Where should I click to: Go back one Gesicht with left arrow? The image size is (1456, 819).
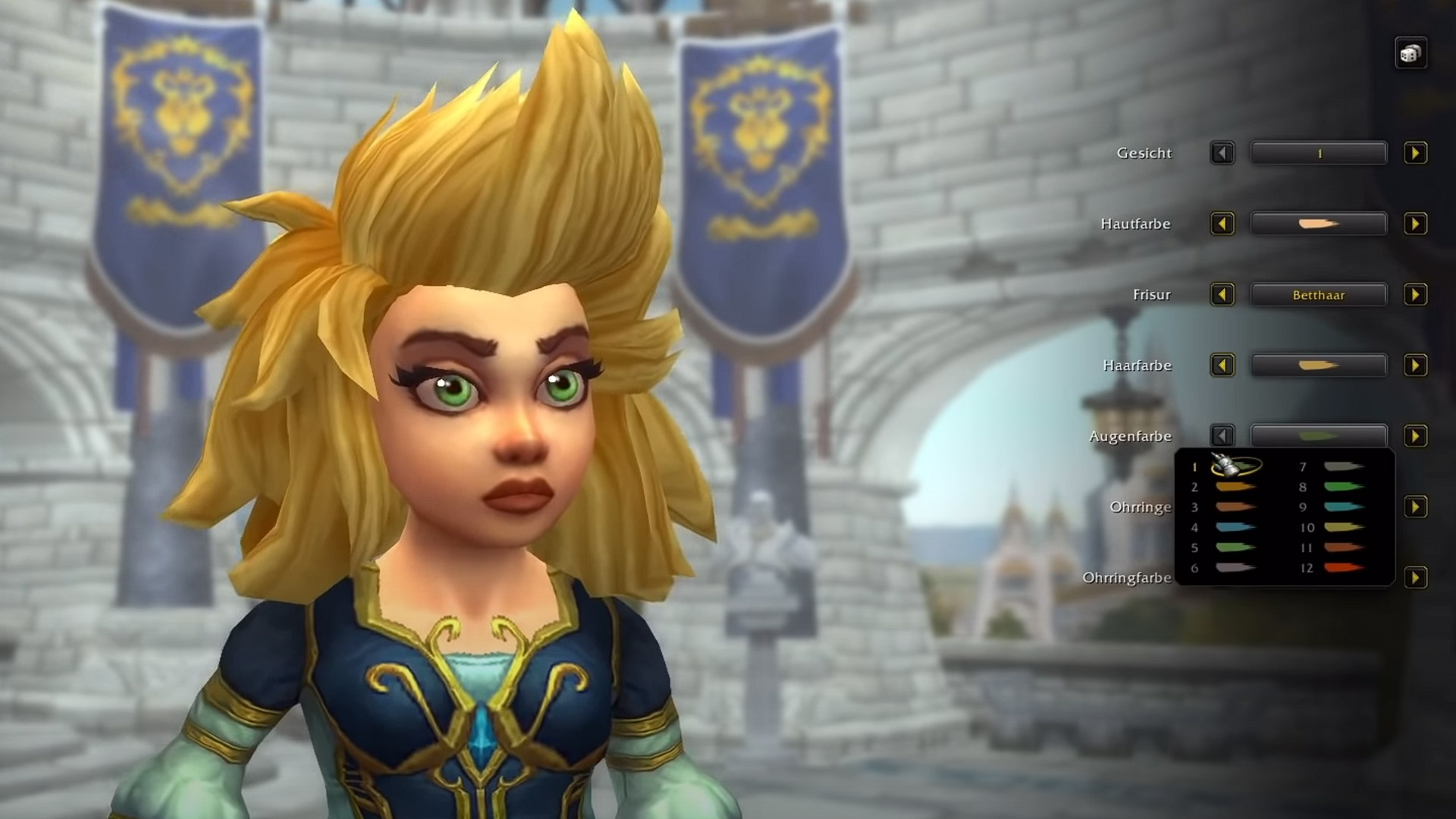pyautogui.click(x=1223, y=152)
